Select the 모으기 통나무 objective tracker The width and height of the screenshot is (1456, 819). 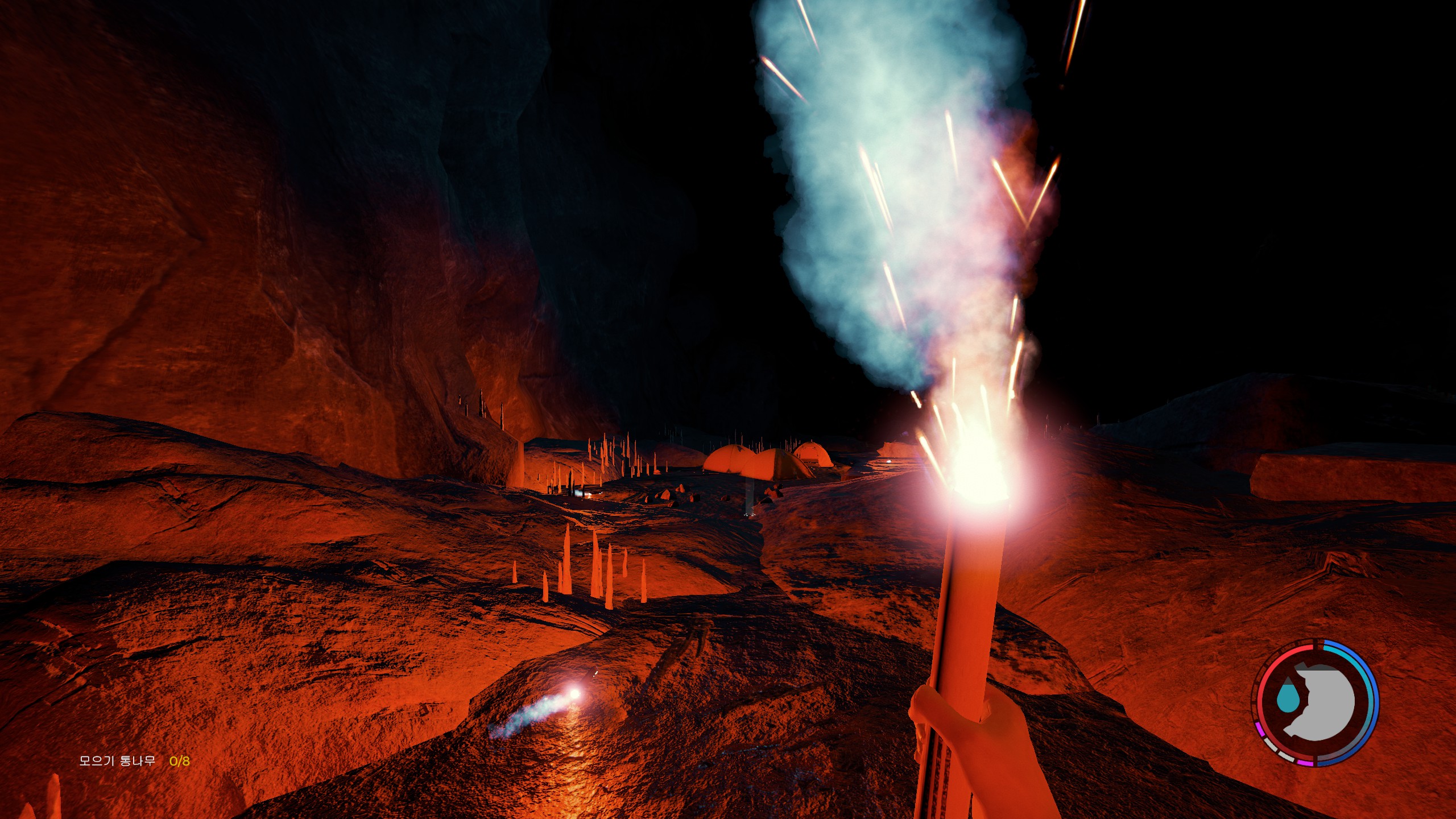pos(134,761)
